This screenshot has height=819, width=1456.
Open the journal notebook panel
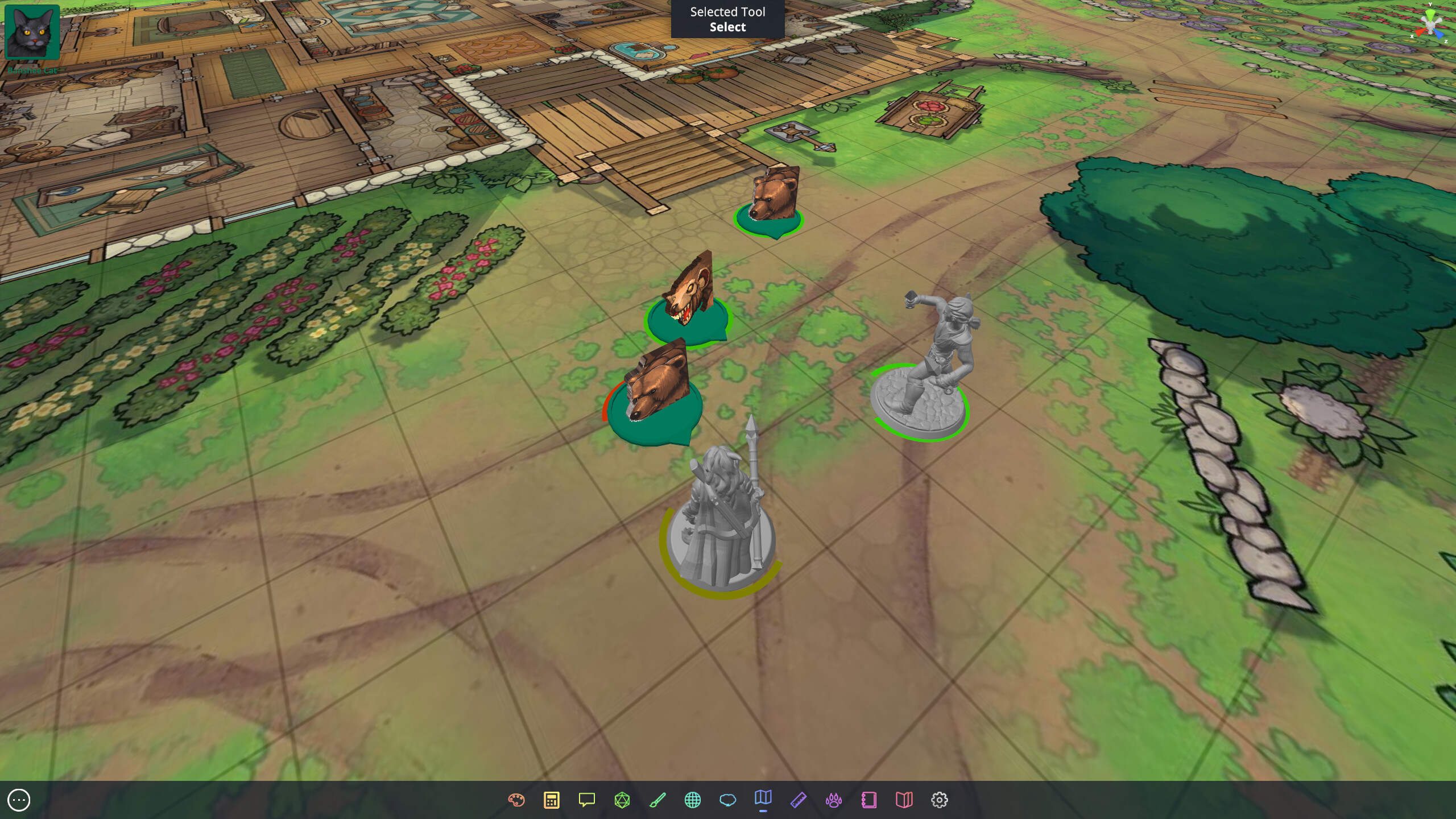pyautogui.click(x=869, y=799)
